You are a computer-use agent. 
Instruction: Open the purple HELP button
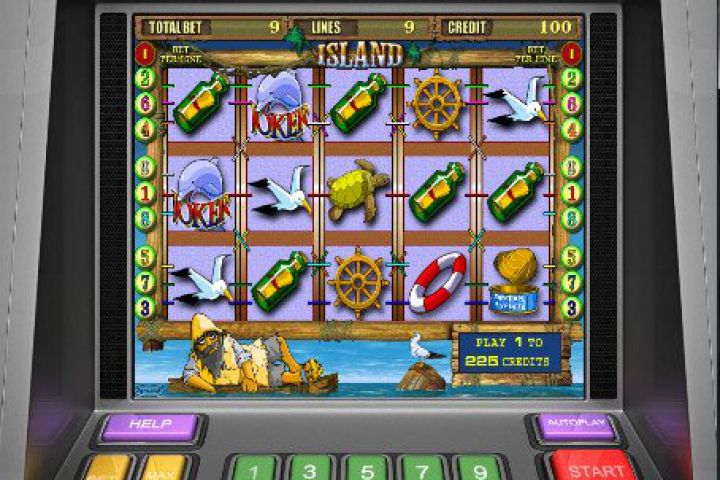150,426
